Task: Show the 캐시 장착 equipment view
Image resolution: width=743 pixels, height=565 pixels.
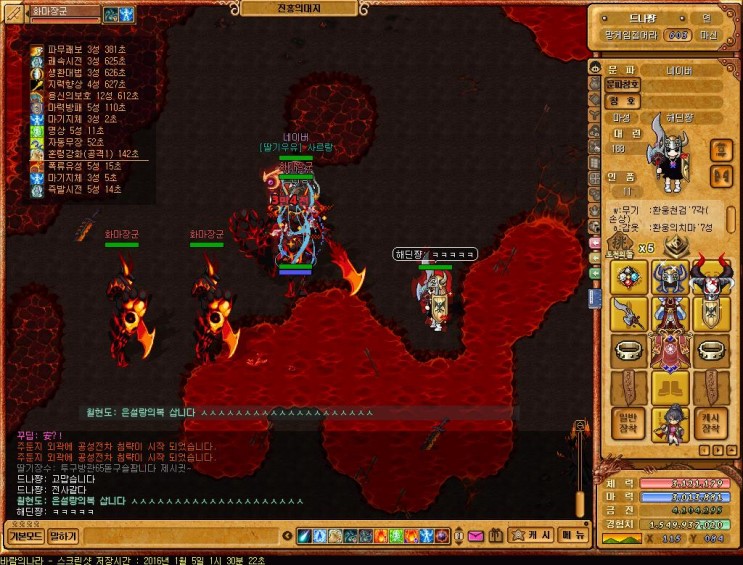Action: 709,423
